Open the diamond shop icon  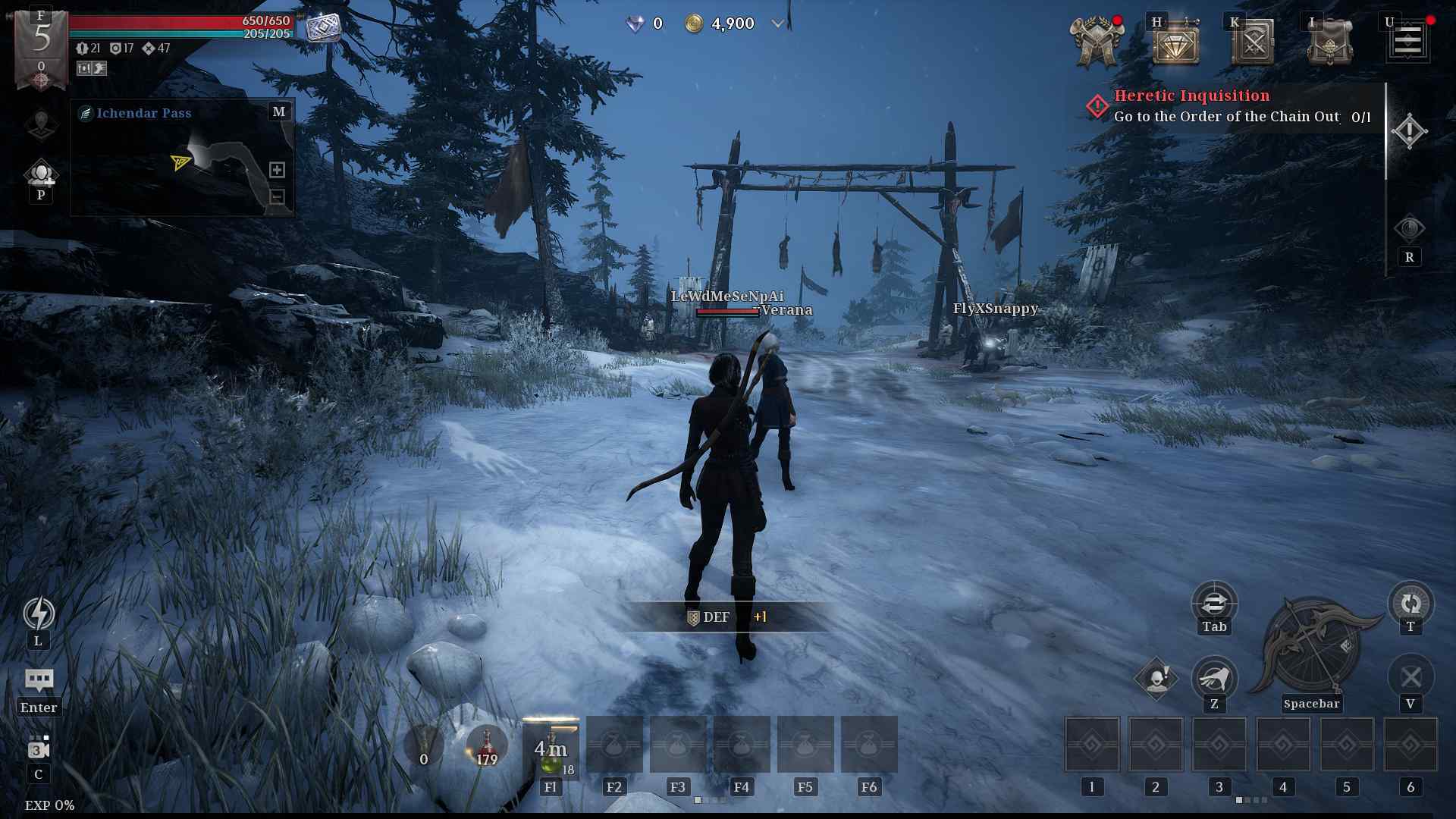[x=1175, y=44]
